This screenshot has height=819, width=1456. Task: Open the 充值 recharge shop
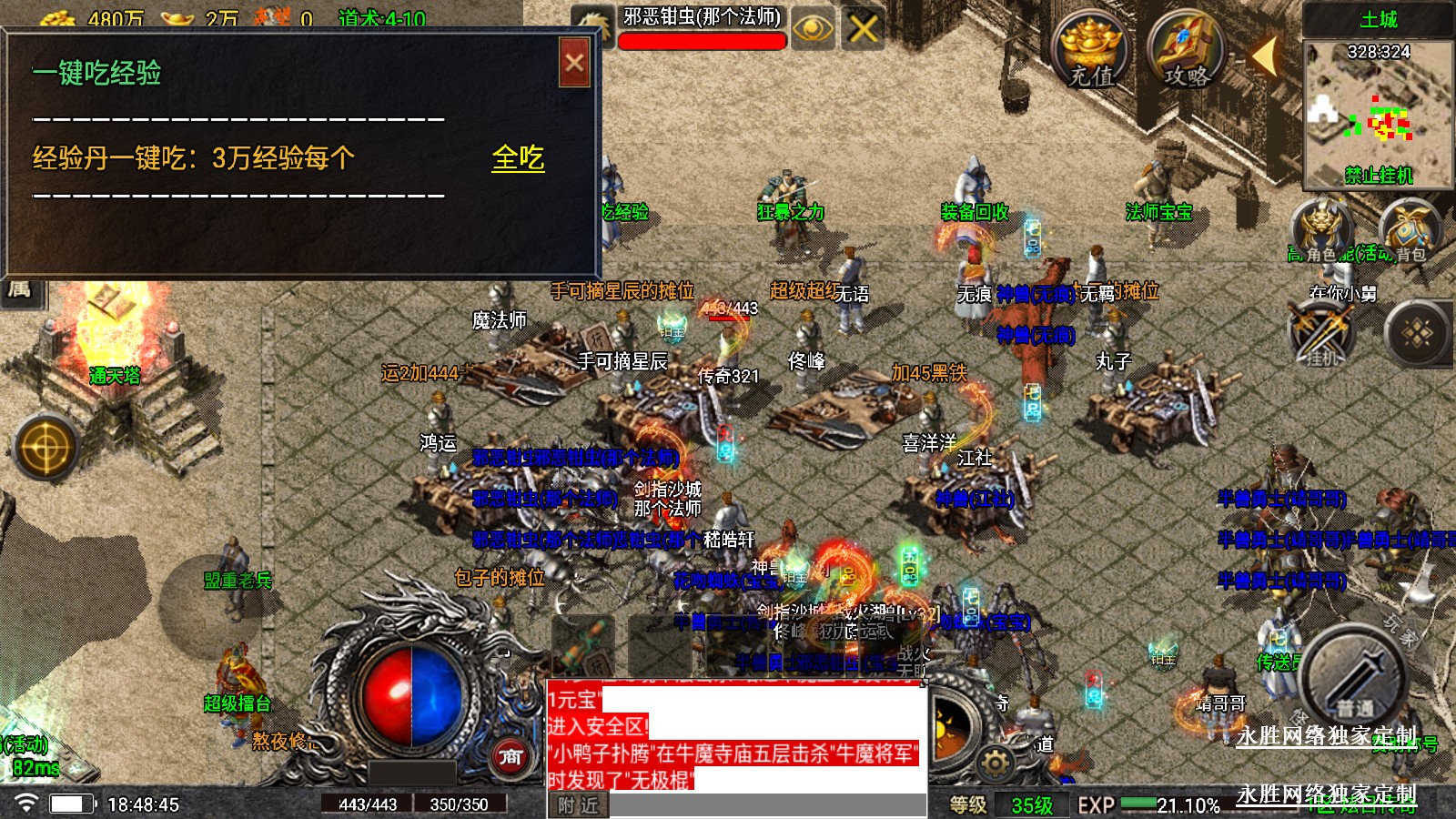point(1090,53)
